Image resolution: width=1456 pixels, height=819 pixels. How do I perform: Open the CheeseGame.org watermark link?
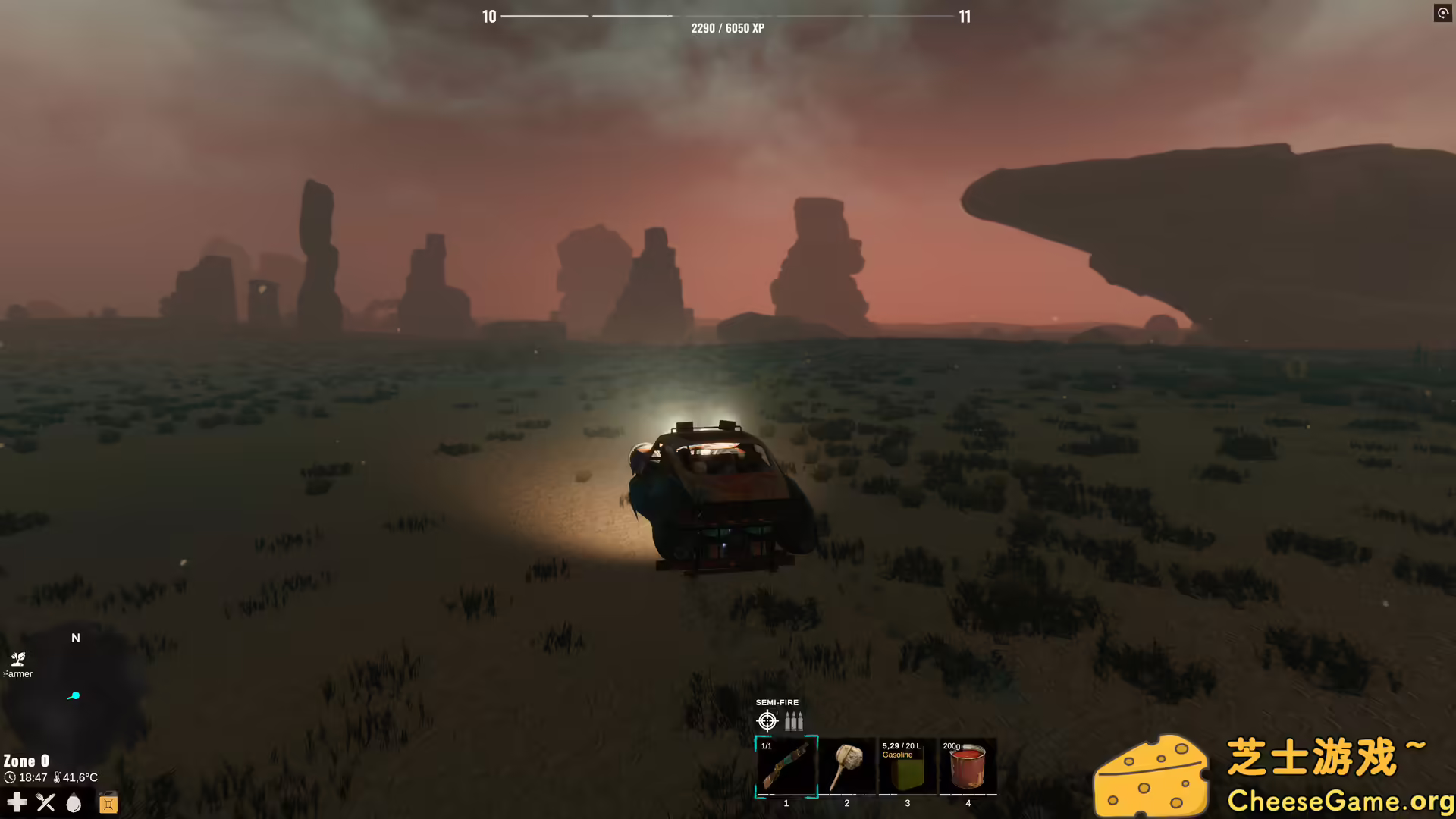(x=1340, y=801)
